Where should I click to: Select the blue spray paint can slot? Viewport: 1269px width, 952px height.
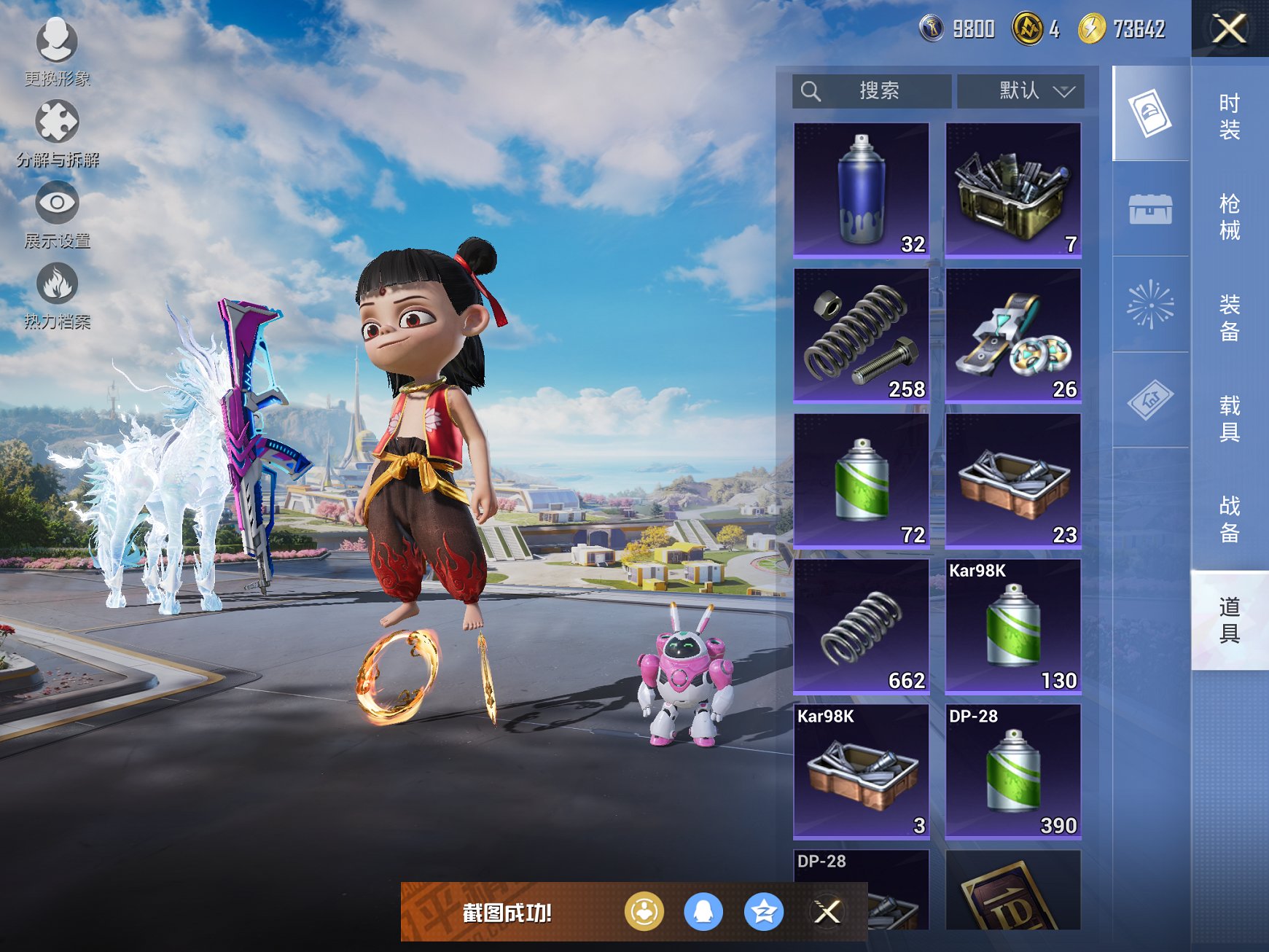[862, 190]
